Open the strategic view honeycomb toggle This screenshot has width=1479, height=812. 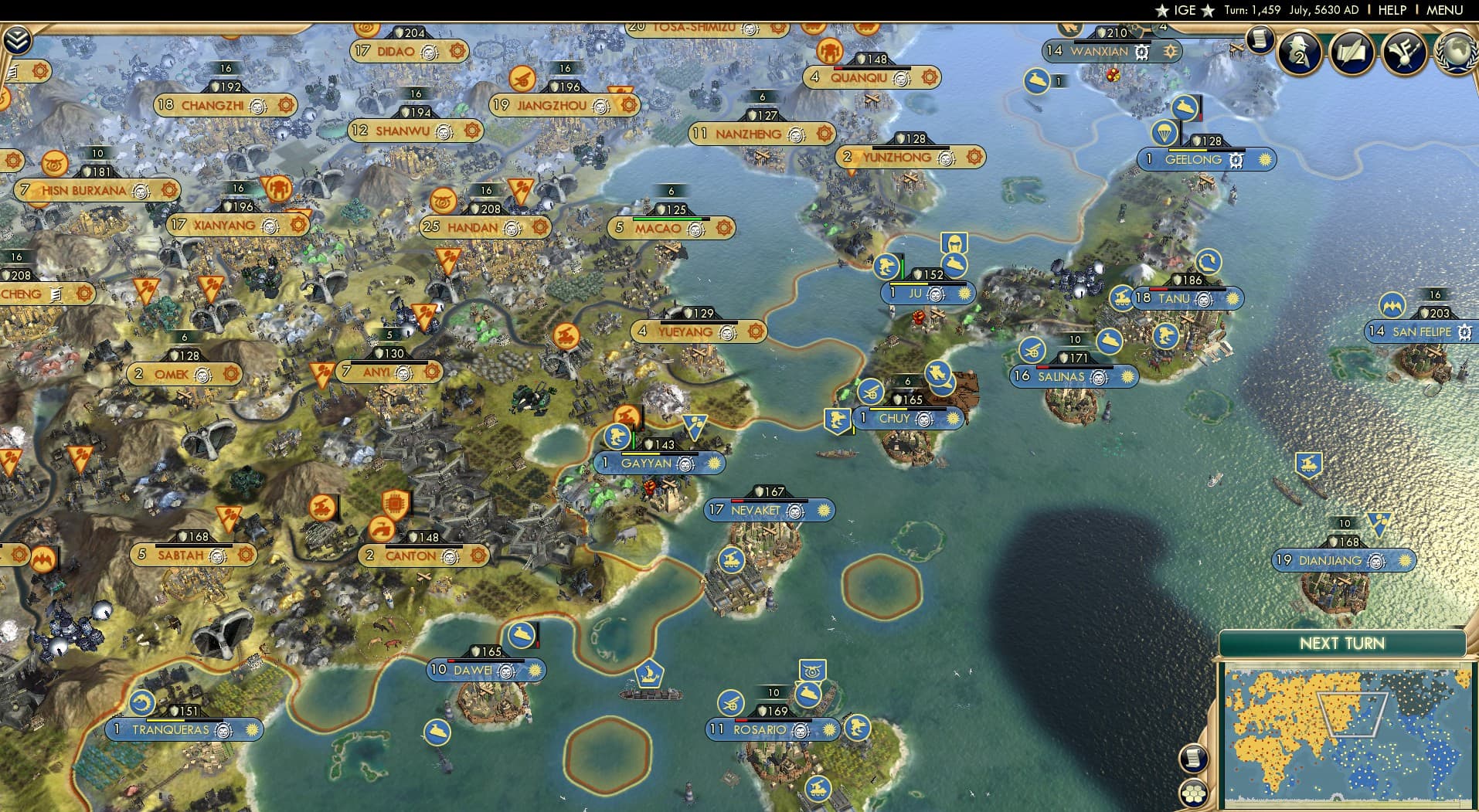click(x=1193, y=794)
